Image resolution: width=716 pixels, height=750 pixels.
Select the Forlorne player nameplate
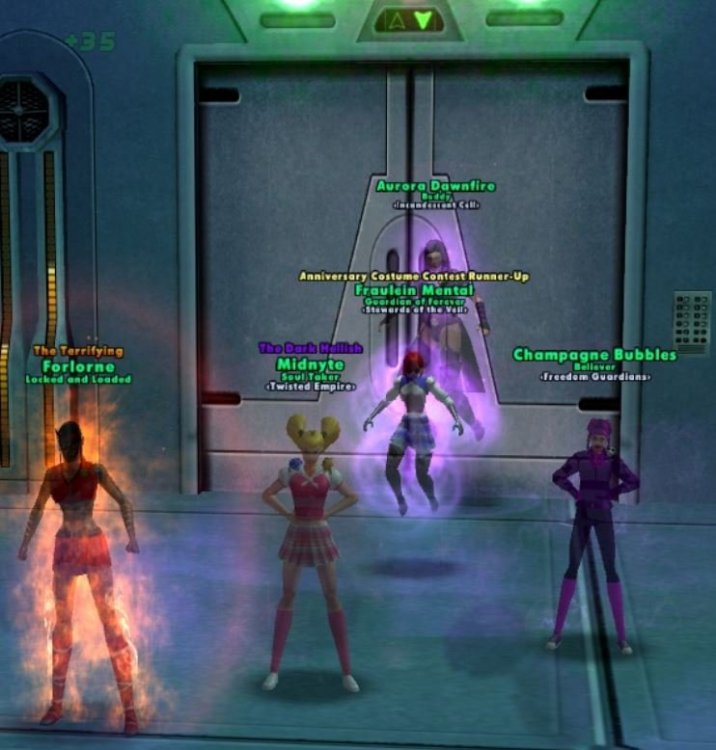point(79,366)
